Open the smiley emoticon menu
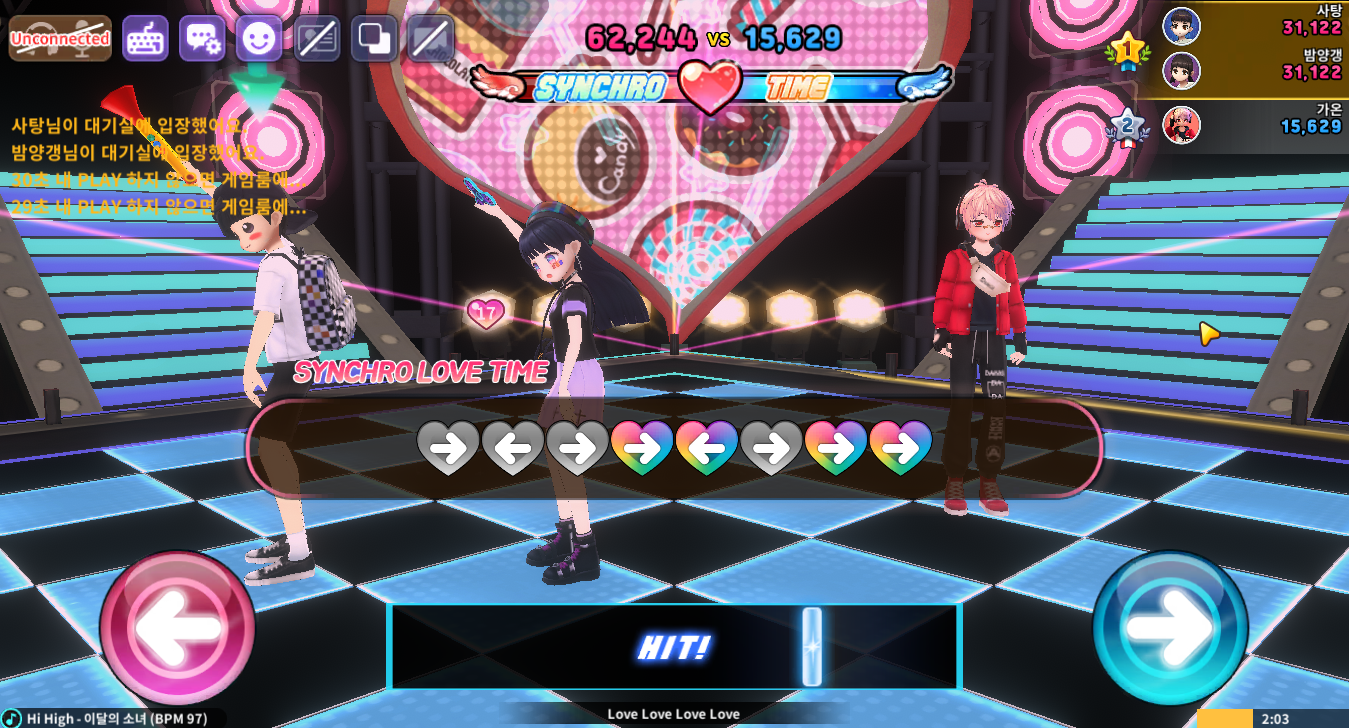The height and width of the screenshot is (728, 1349). pos(259,39)
